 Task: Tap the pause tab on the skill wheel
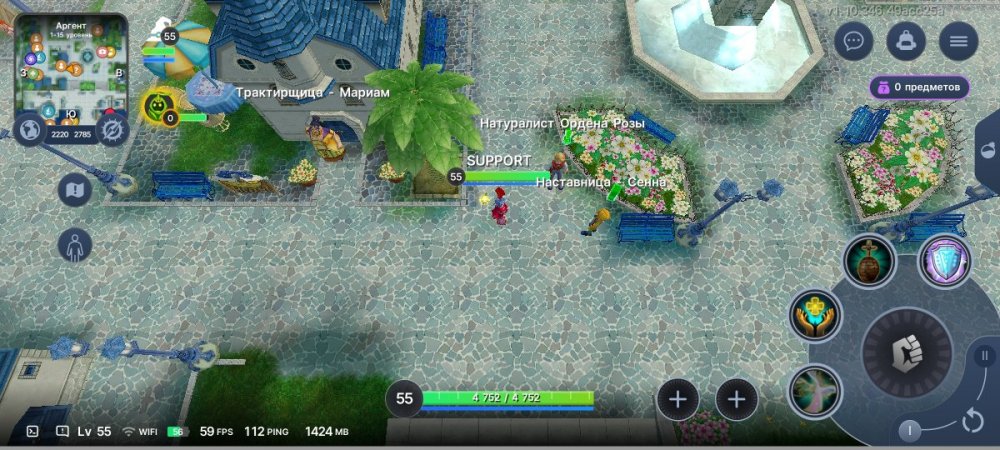(x=984, y=355)
